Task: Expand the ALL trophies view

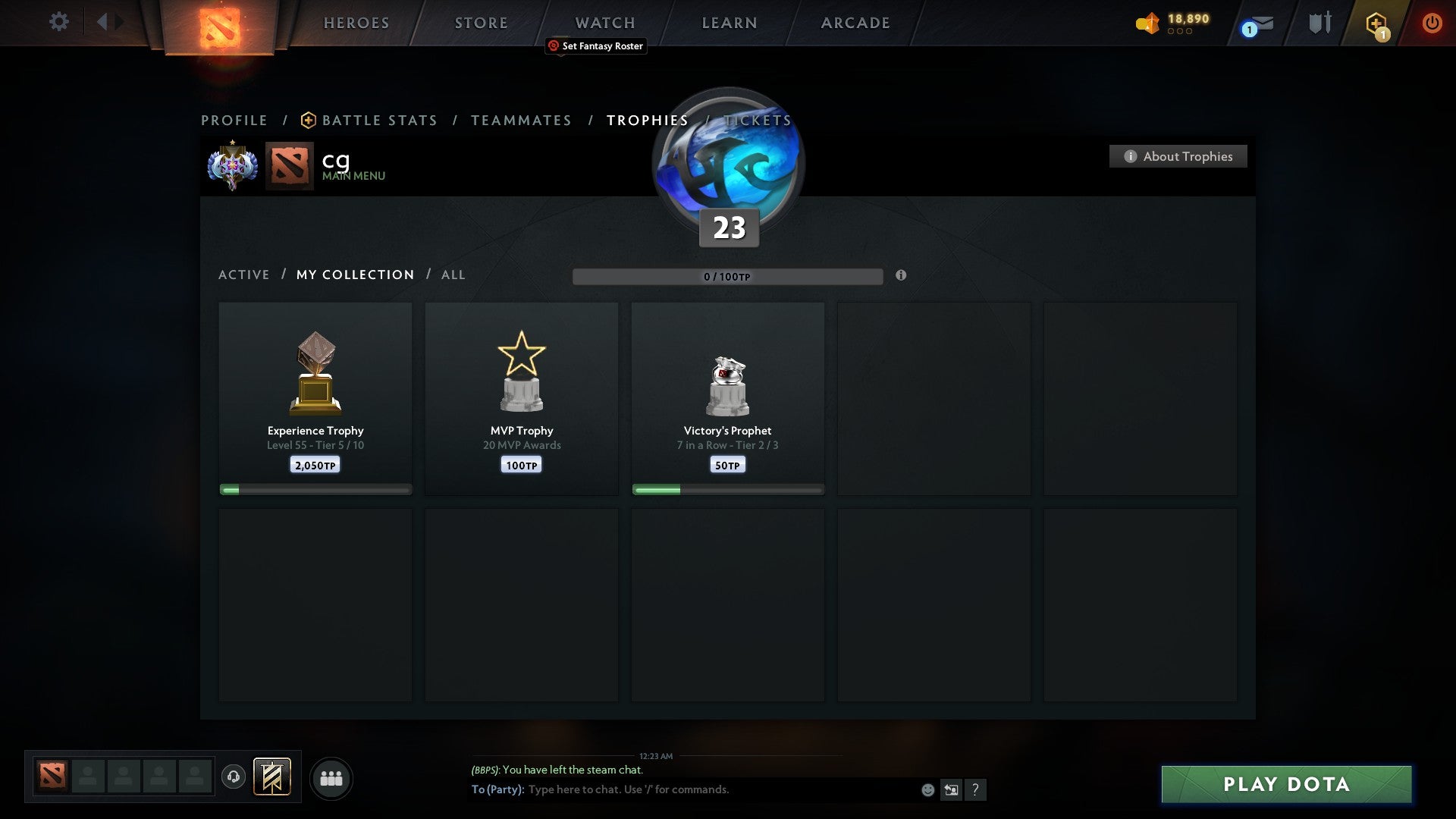Action: coord(453,275)
